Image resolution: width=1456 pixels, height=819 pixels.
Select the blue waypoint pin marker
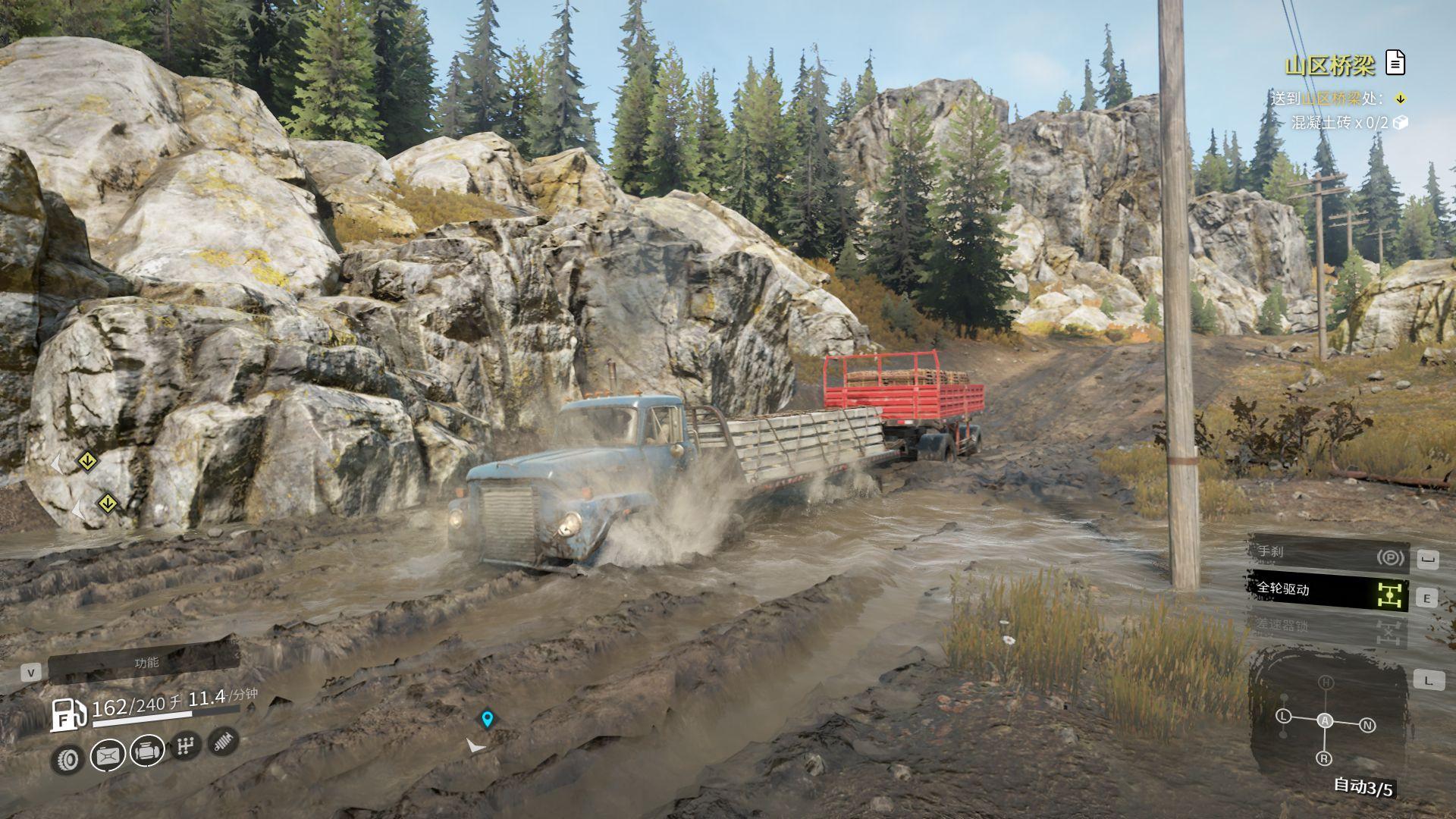click(x=487, y=718)
